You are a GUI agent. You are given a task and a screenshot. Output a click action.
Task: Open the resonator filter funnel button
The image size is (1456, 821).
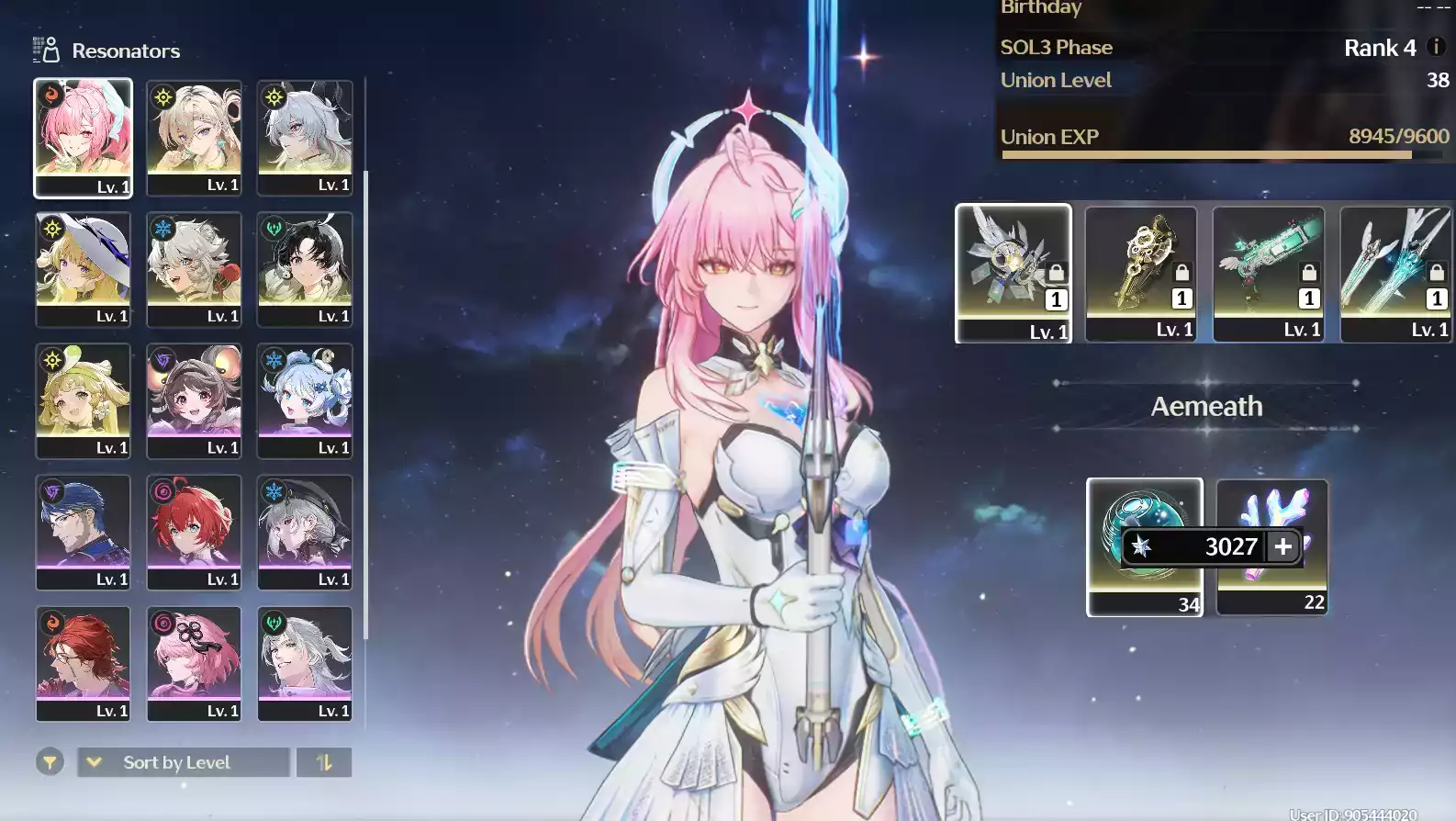(50, 762)
